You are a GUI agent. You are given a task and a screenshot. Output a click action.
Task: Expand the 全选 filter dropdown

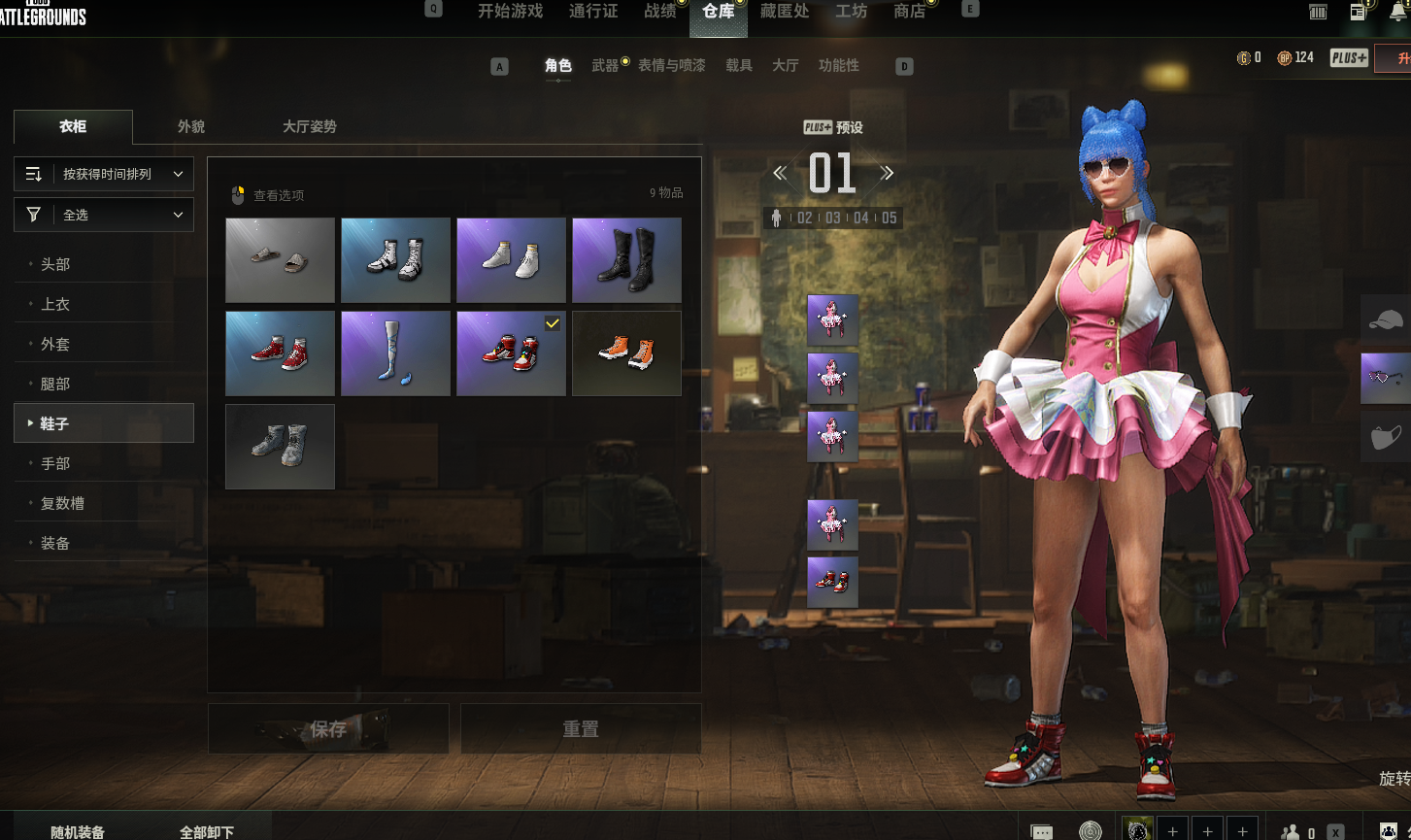click(x=104, y=215)
